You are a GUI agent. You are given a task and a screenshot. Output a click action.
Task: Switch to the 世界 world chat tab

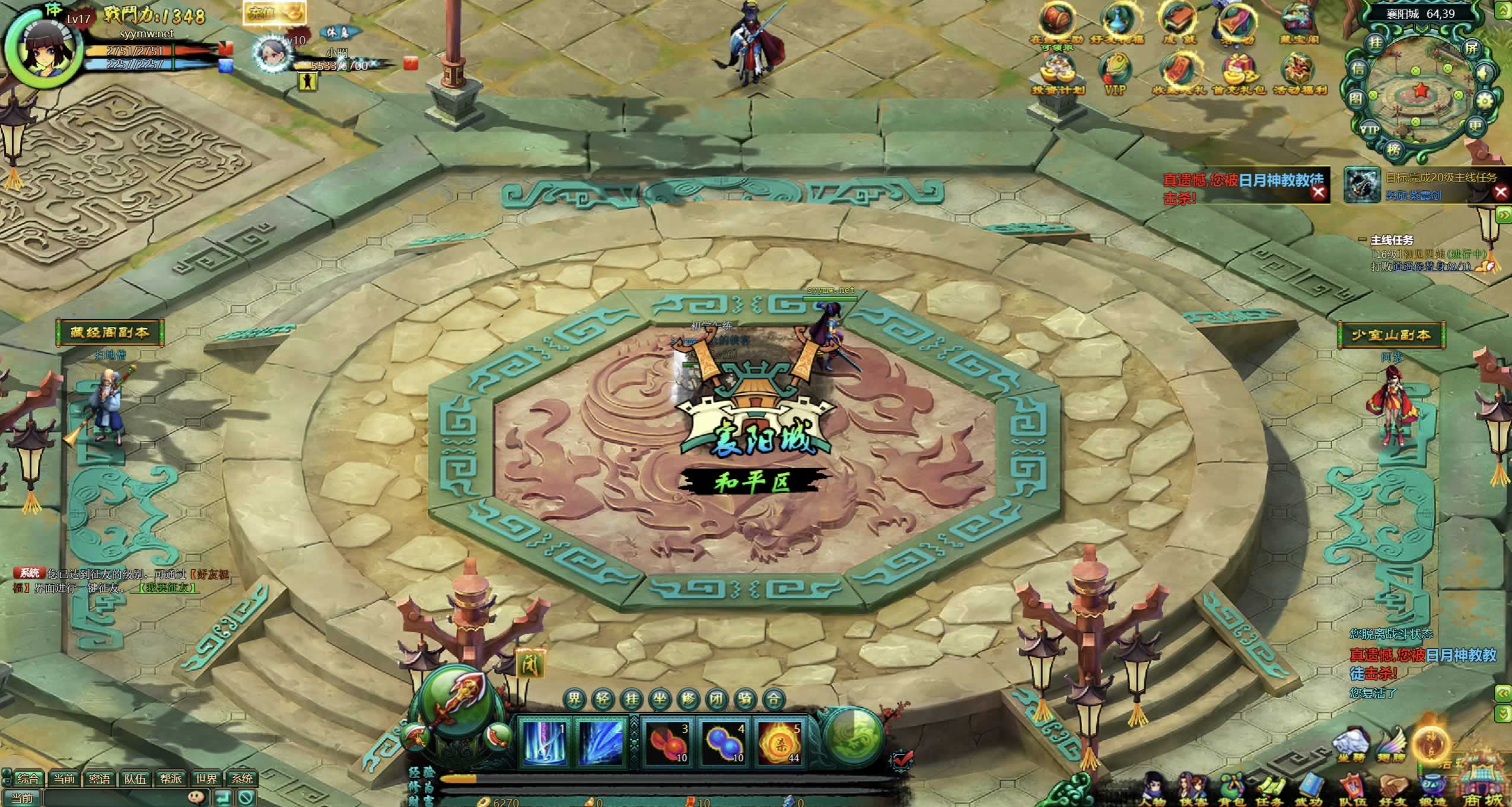pyautogui.click(x=206, y=778)
